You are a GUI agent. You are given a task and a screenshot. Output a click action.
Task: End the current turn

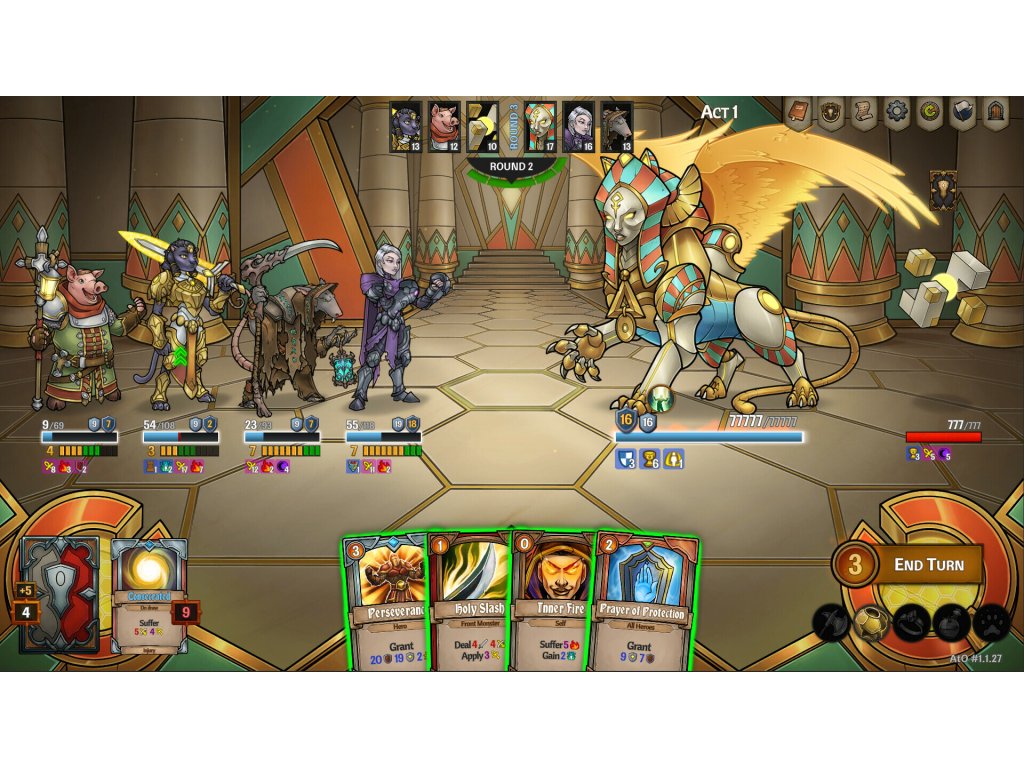point(927,565)
